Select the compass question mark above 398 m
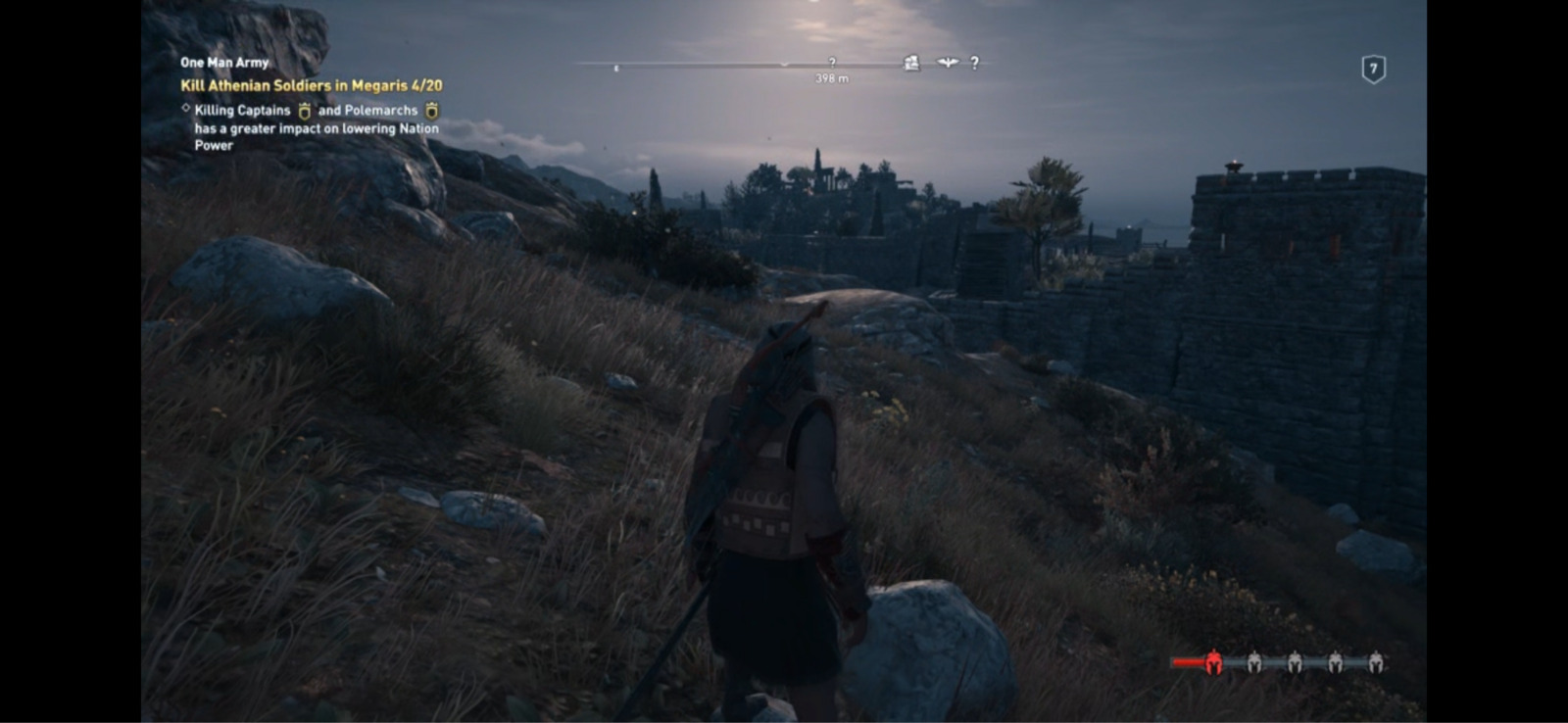The image size is (1568, 723). point(832,62)
